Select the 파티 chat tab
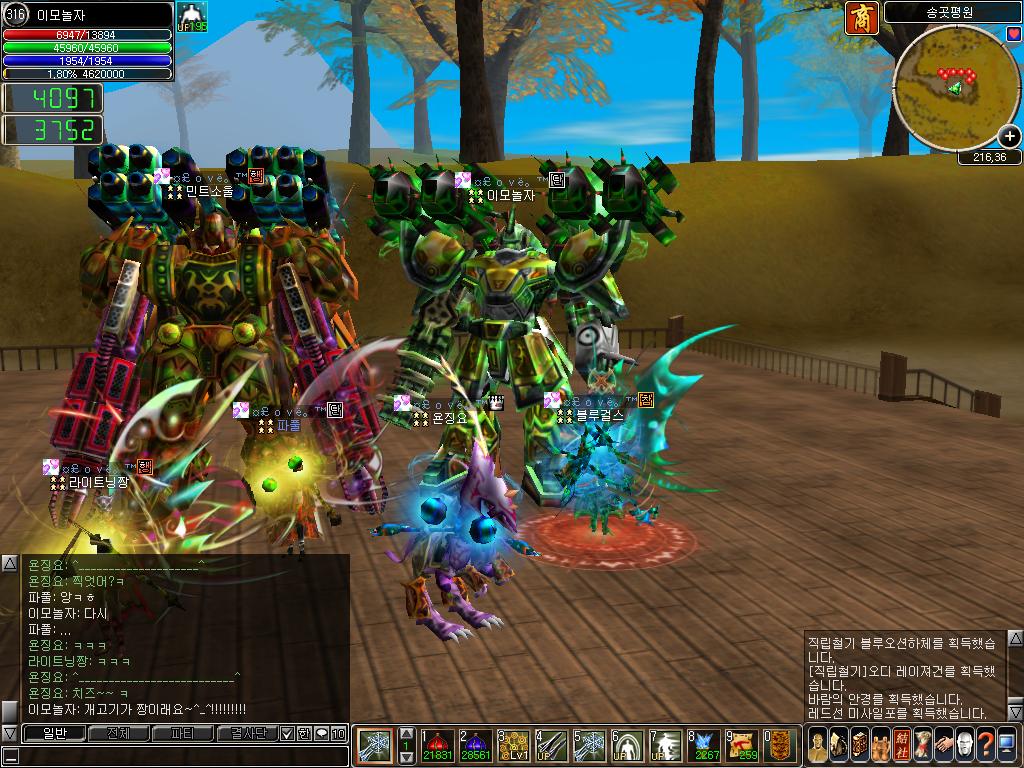This screenshot has width=1024, height=768. [x=182, y=733]
